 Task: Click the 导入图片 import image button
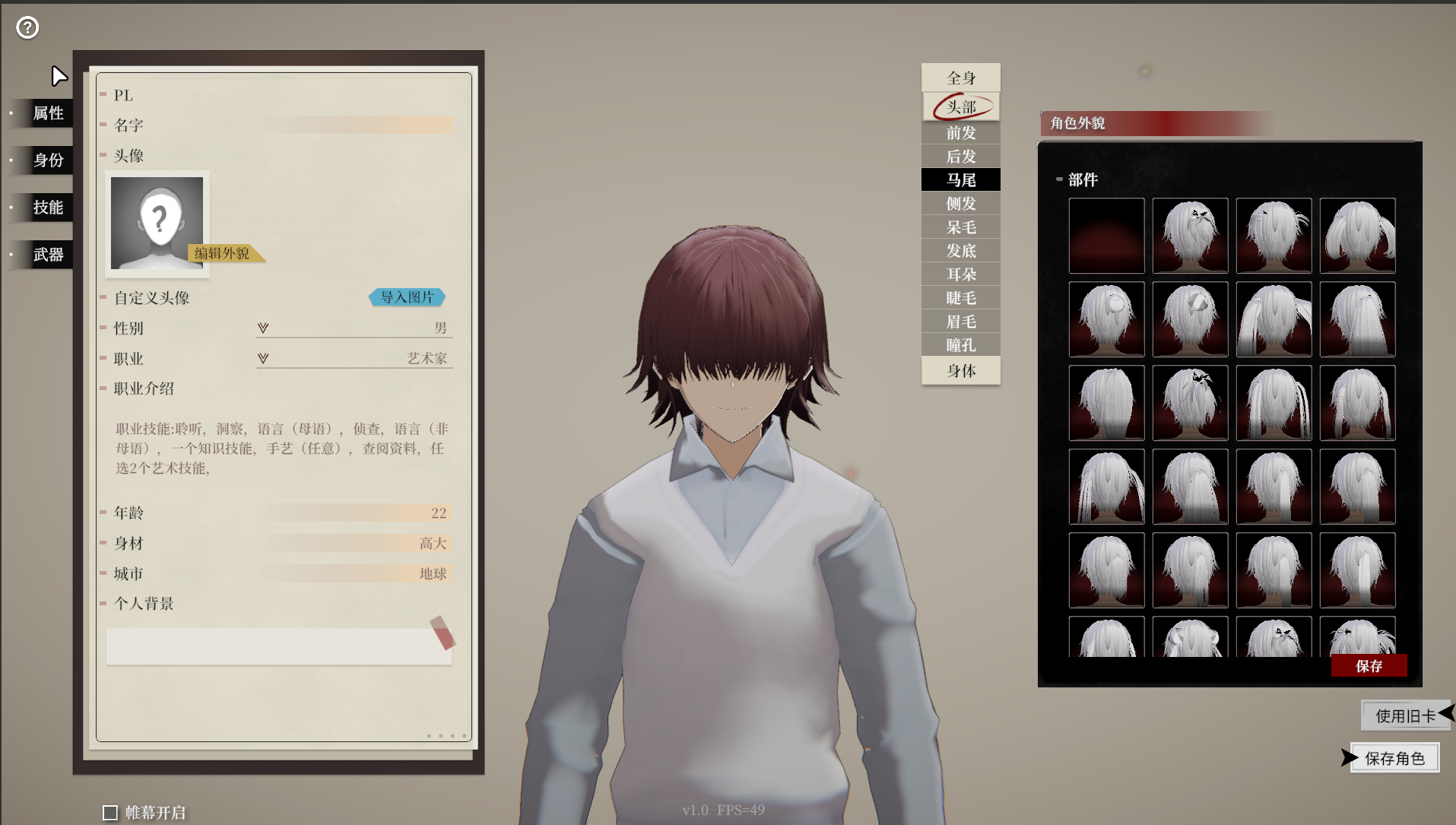click(408, 297)
